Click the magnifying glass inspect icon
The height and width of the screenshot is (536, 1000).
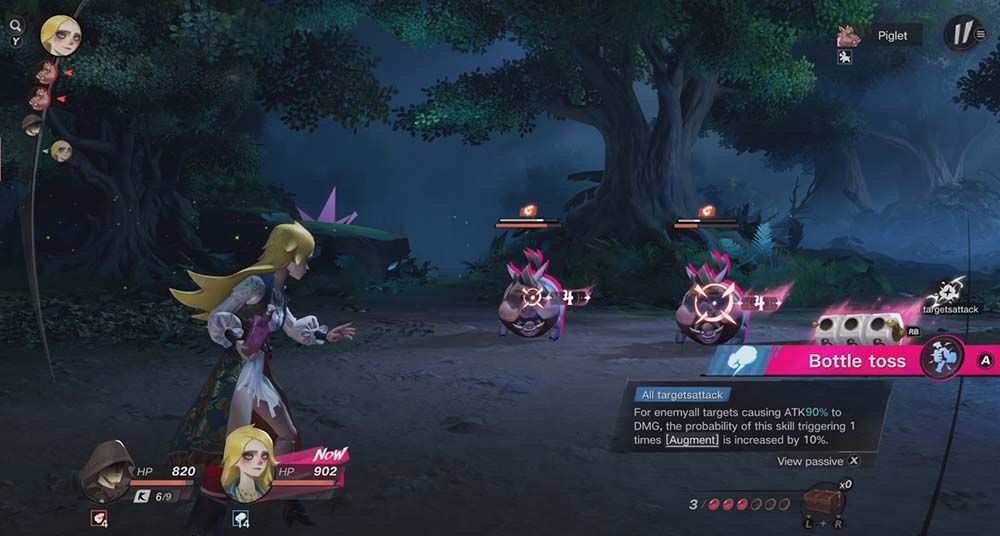(15, 26)
